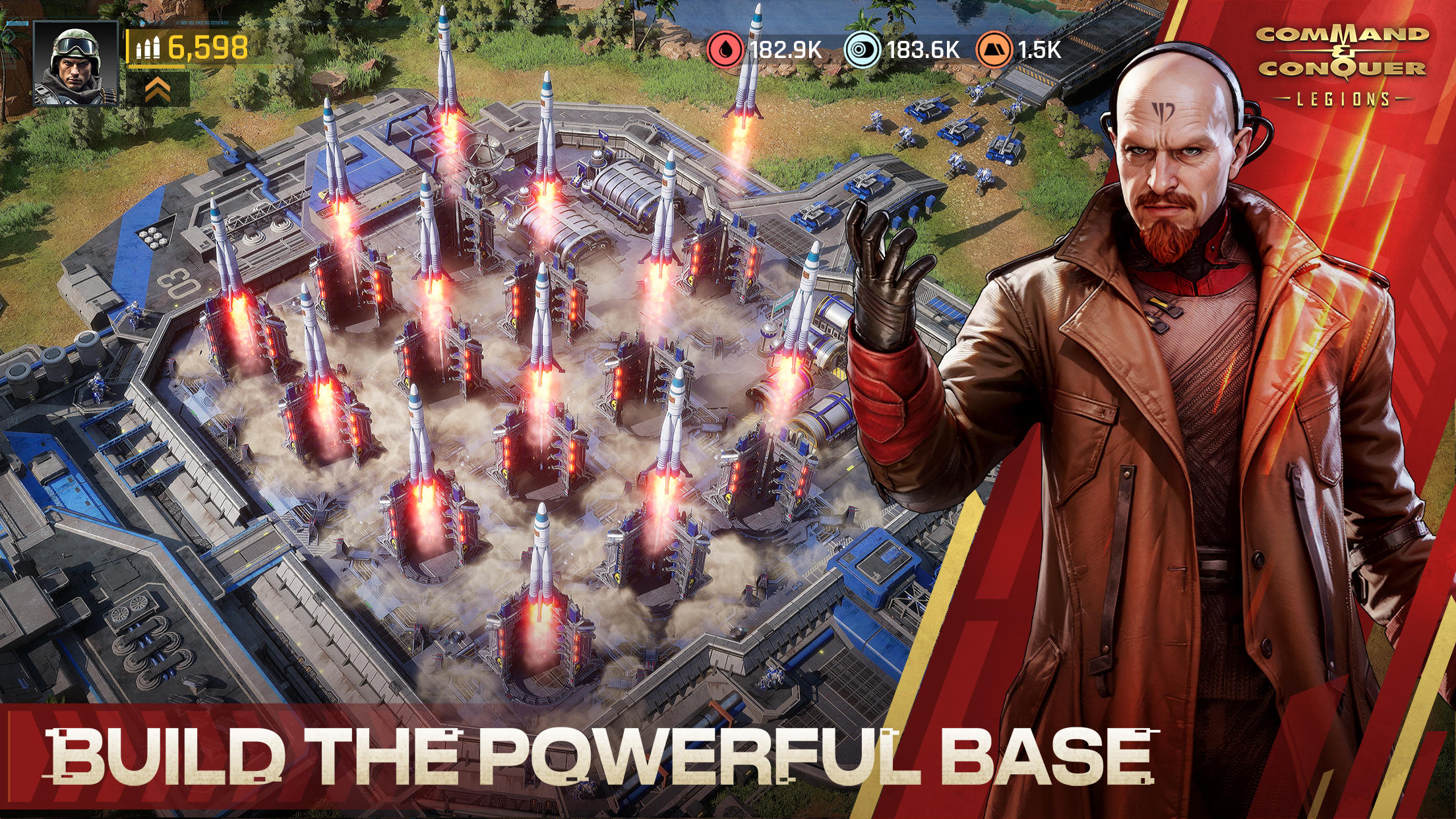1456x819 pixels.
Task: Tap the orange ore resource icon
Action: coord(994,48)
